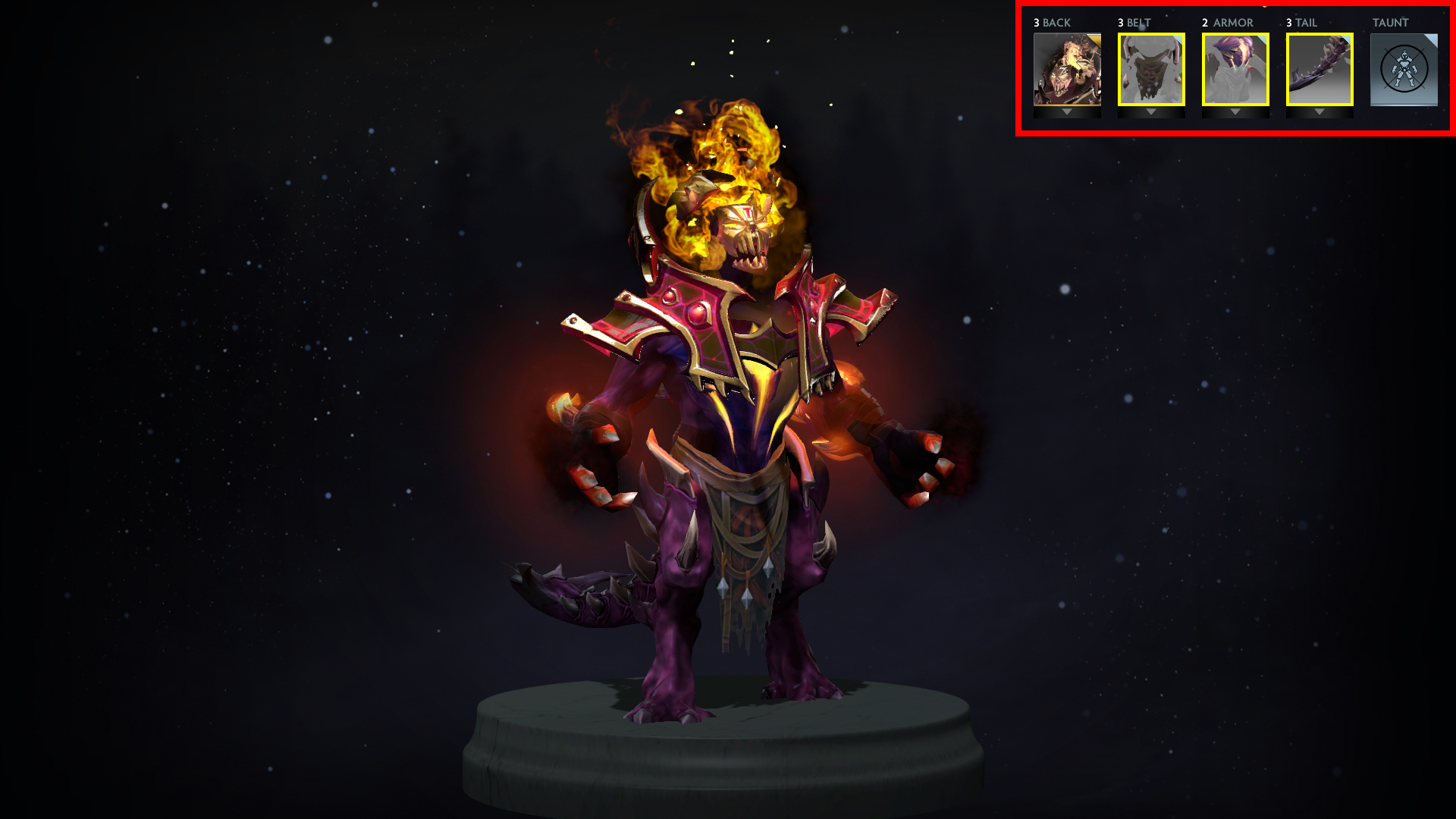Screen dimensions: 1456x819
Task: Expand the Belt slot dropdown arrow
Action: coord(1150,111)
